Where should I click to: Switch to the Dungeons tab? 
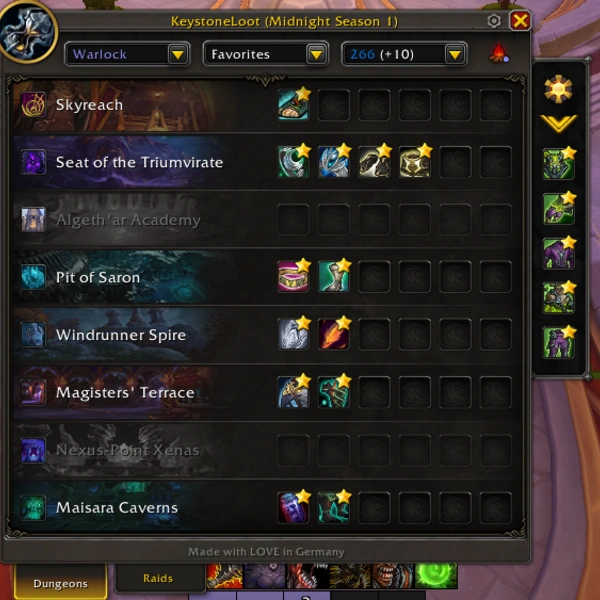60,582
